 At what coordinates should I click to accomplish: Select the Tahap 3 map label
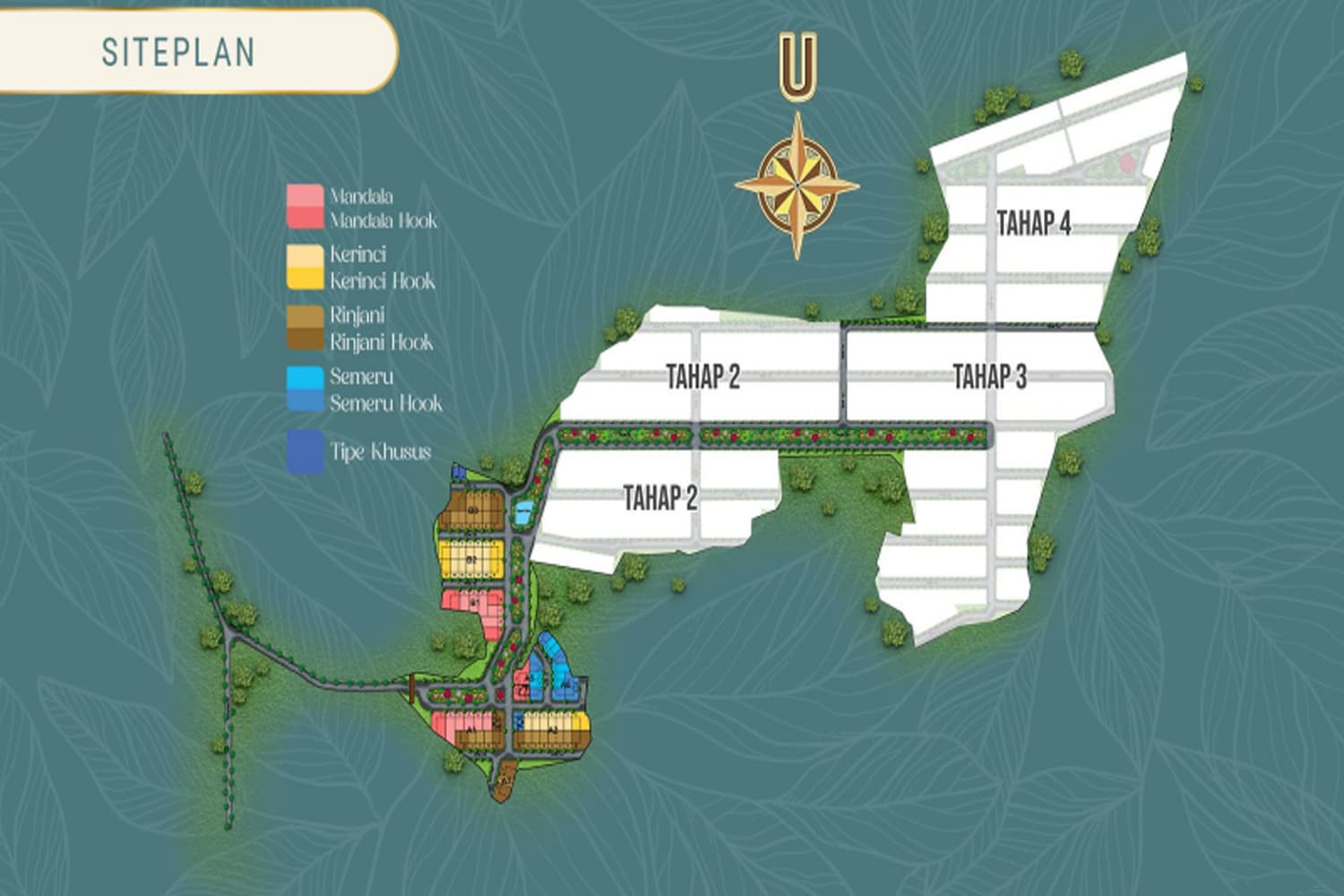989,376
